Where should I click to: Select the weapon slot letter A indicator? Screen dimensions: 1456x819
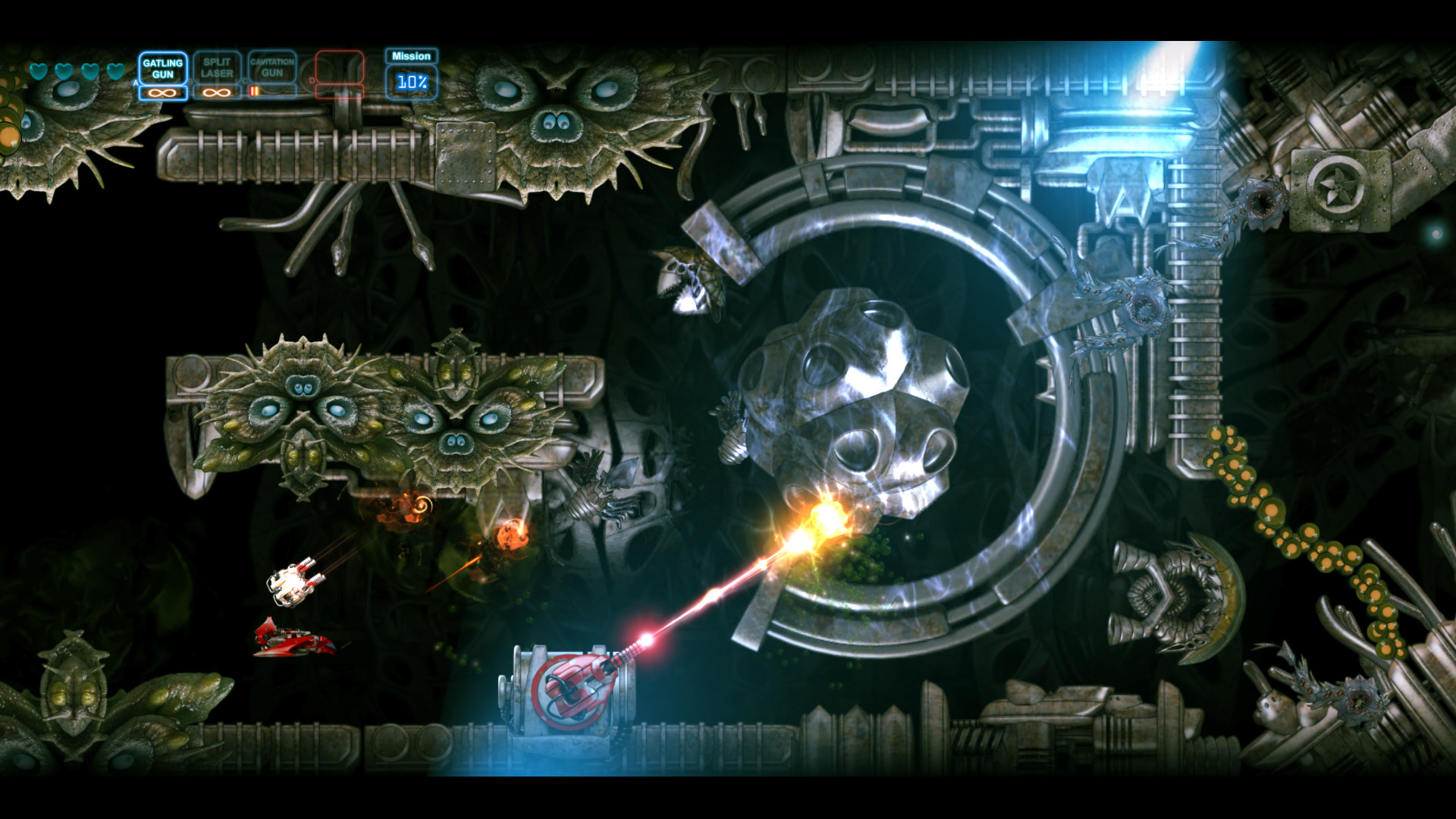point(136,82)
